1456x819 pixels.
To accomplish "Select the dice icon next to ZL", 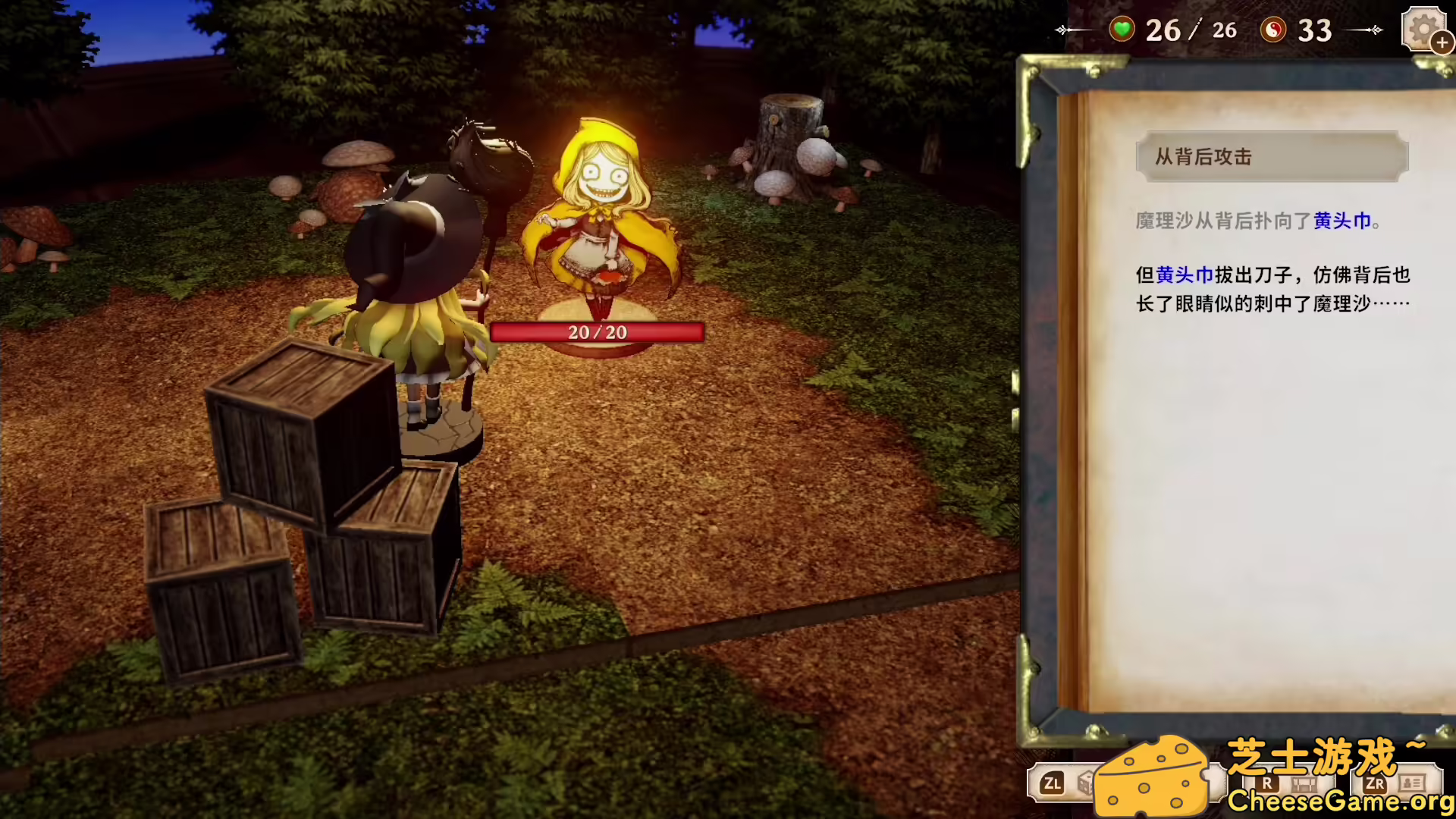I will (x=1084, y=782).
